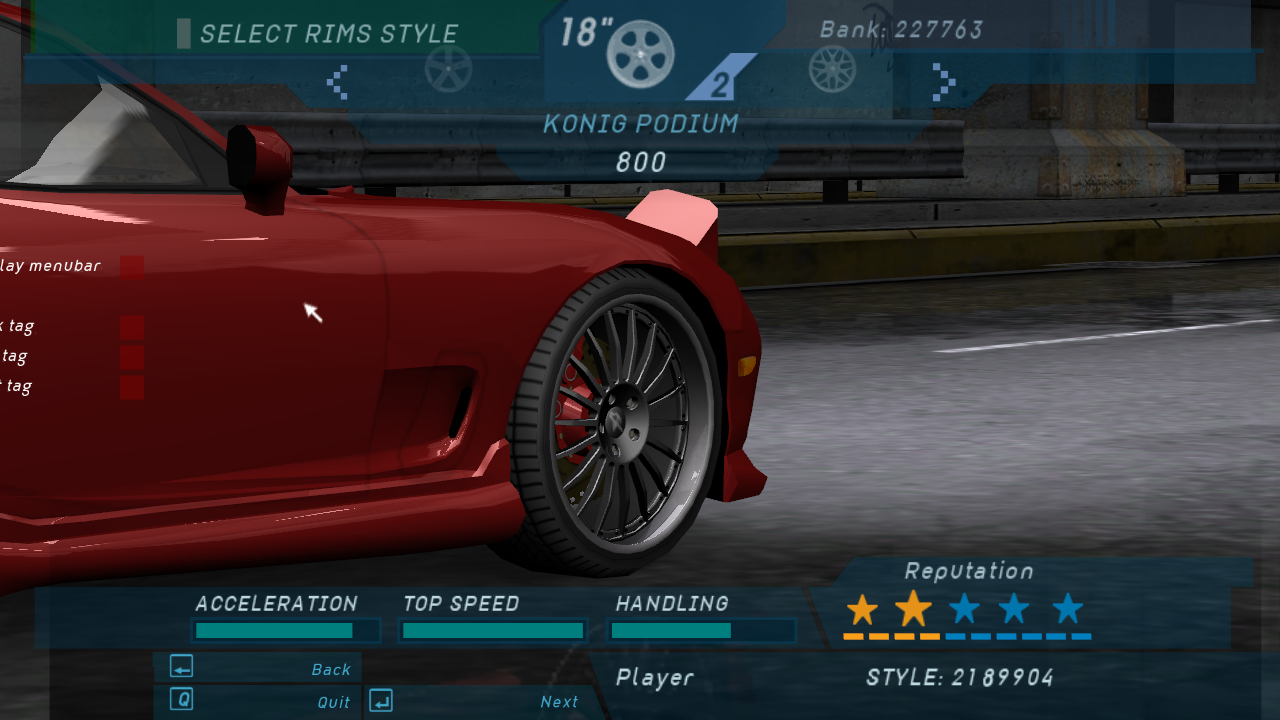Viewport: 1280px width, 720px height.
Task: Click the left chevron to browse previous rims
Action: (x=337, y=84)
